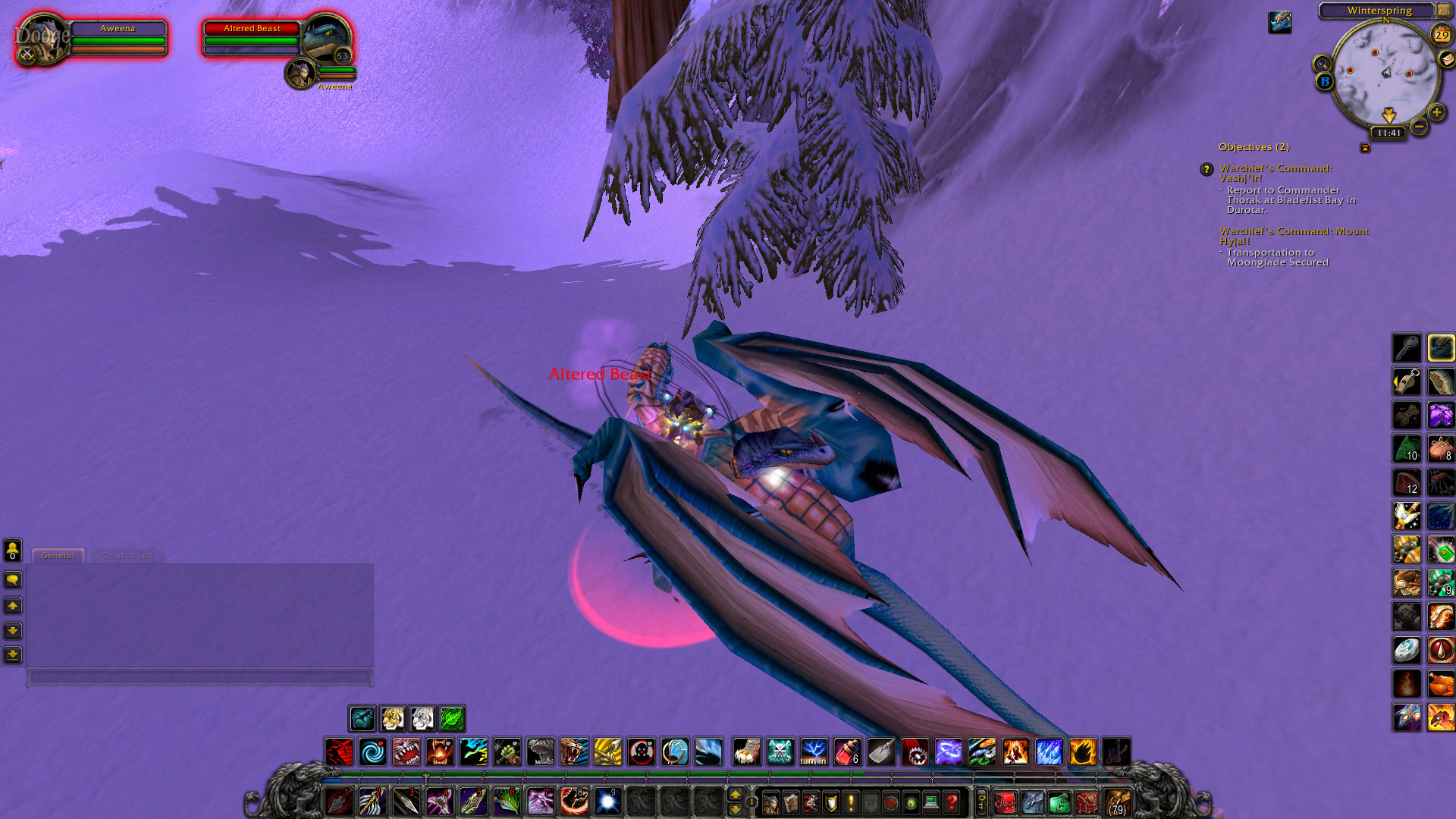Open the help question mark icon

(952, 802)
